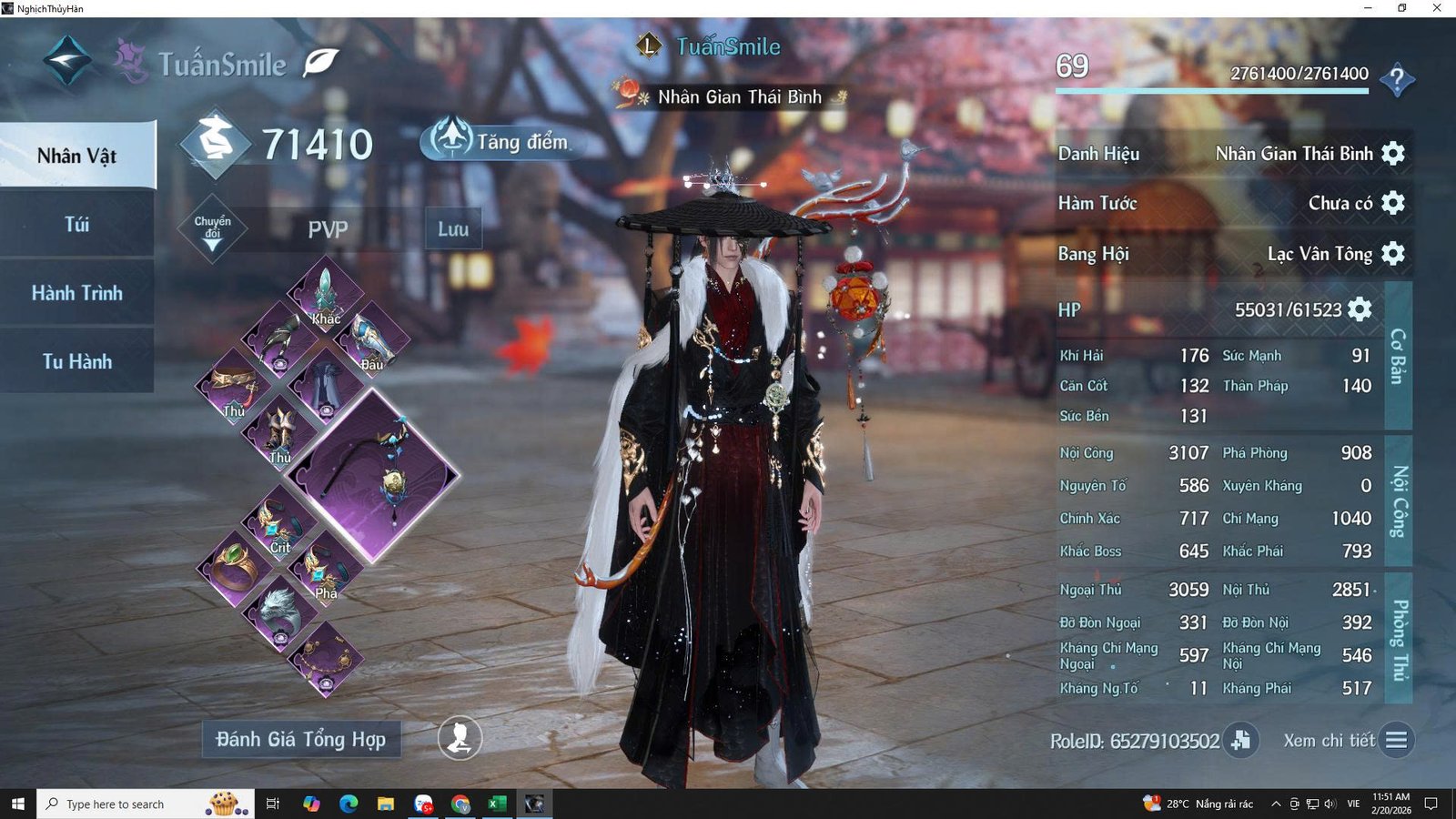Open the Danh Hiệu gear settings
The height and width of the screenshot is (819, 1456).
tap(1393, 153)
